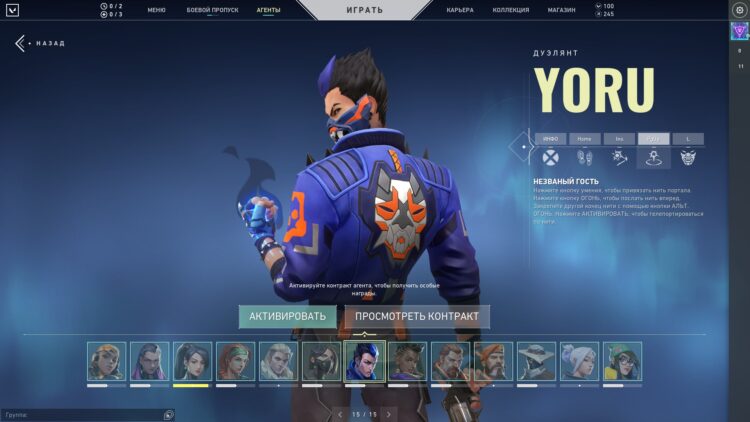Open settings with the gear icon
750x422 pixels.
click(740, 10)
